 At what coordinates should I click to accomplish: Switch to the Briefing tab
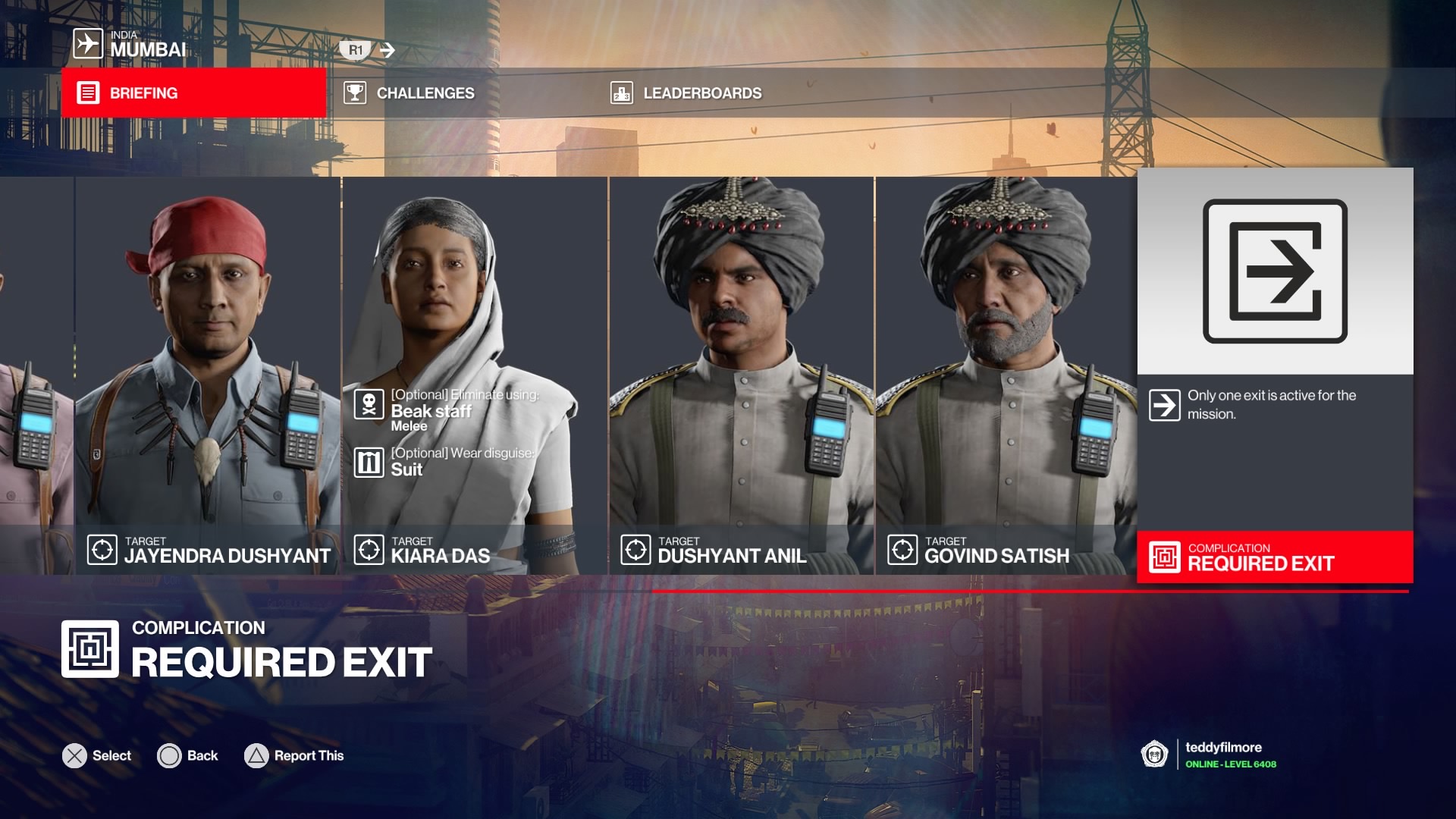(x=193, y=93)
